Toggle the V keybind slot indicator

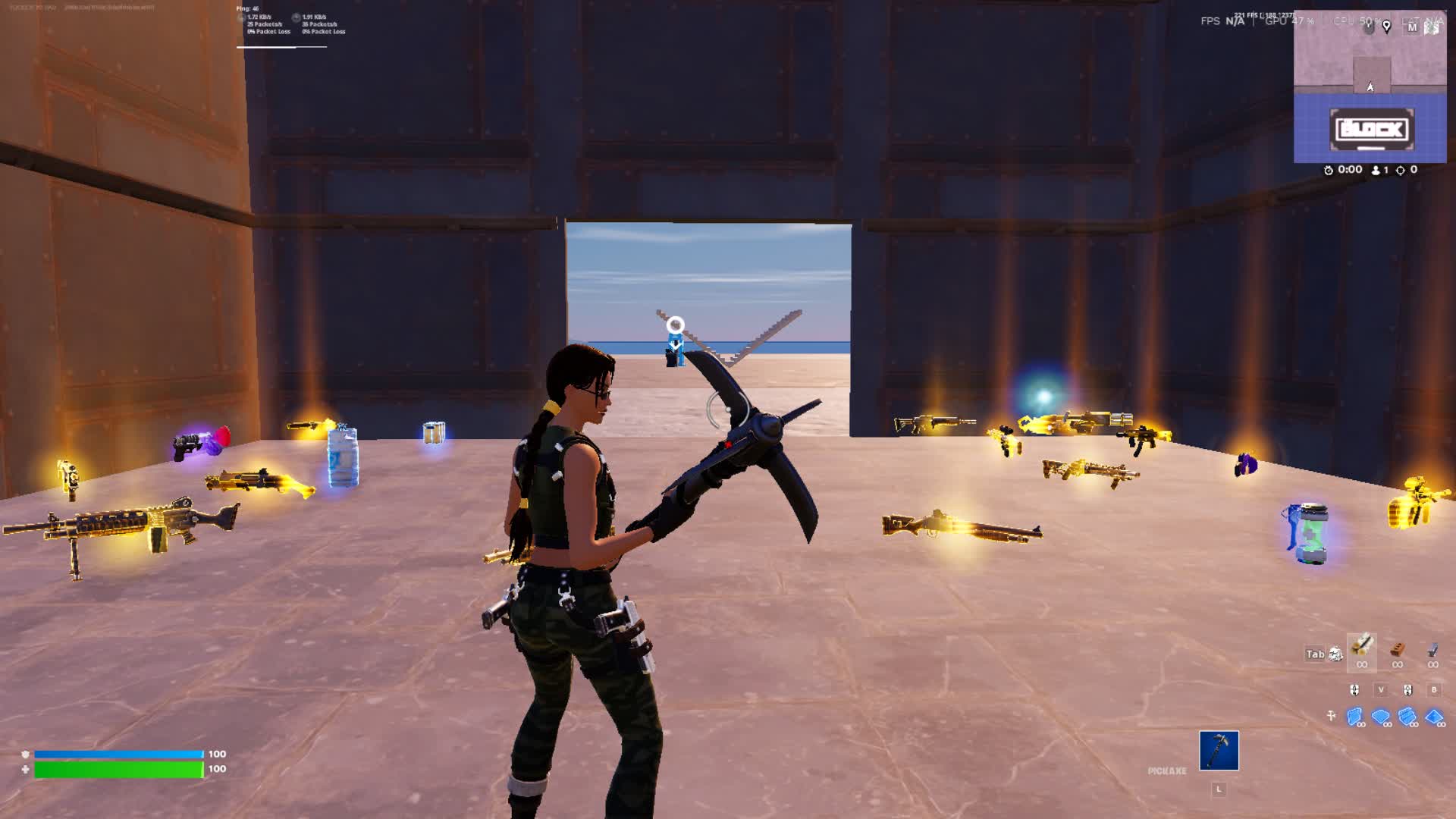point(1382,690)
